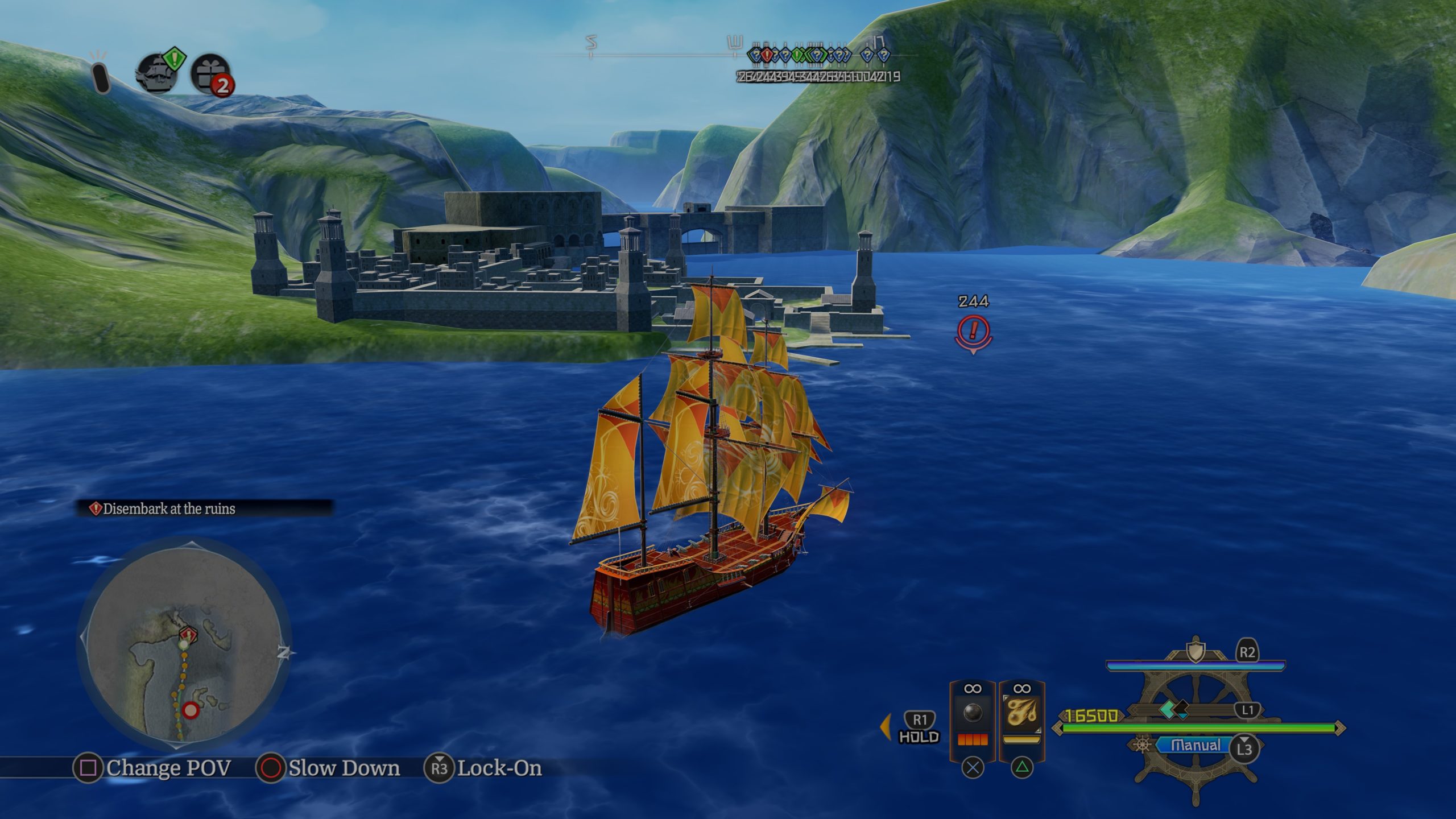This screenshot has width=1456, height=819.
Task: Toggle the Manual steering mode label
Action: [x=1196, y=746]
